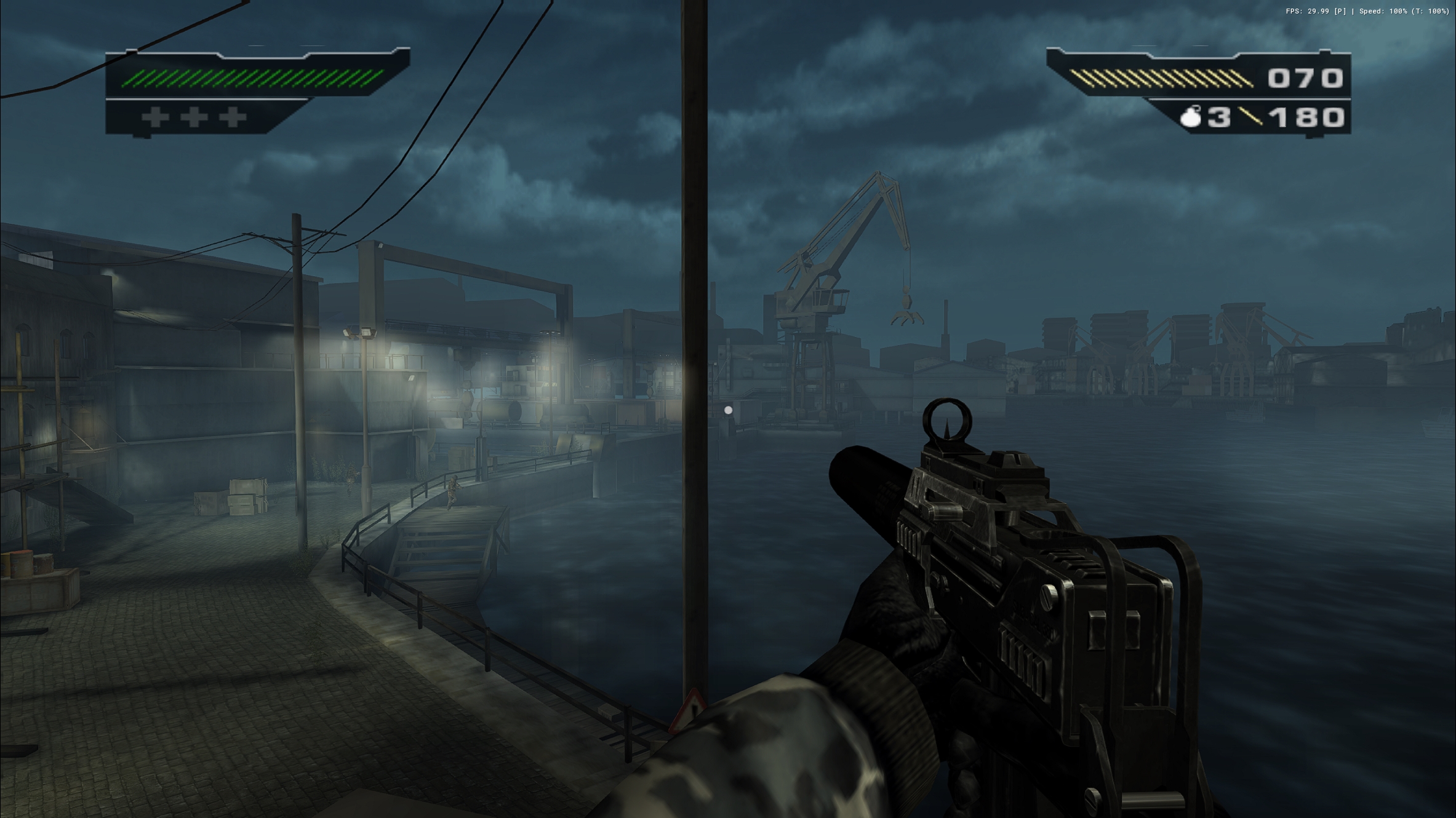Select the grenade icon in the HUD
The height and width of the screenshot is (818, 1456).
coord(1191,117)
